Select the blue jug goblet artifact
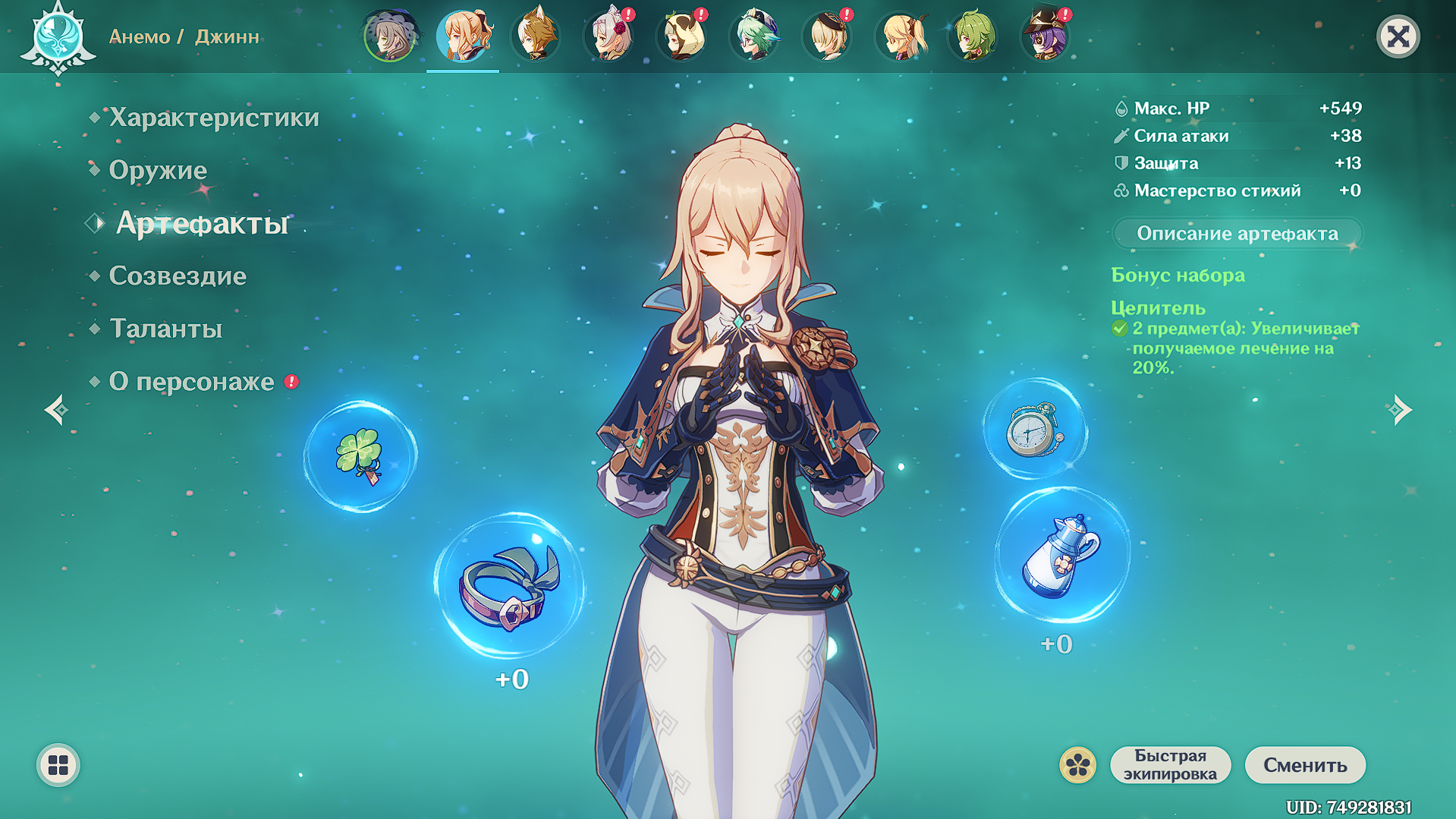 [1061, 556]
